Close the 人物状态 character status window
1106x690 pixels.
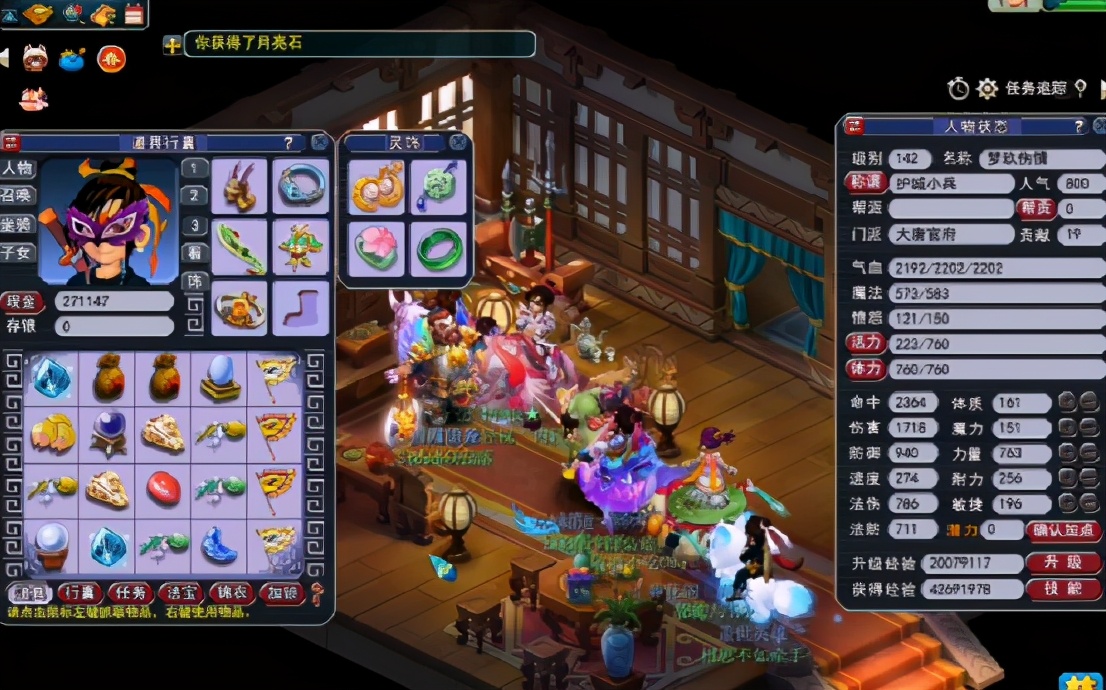1097,126
